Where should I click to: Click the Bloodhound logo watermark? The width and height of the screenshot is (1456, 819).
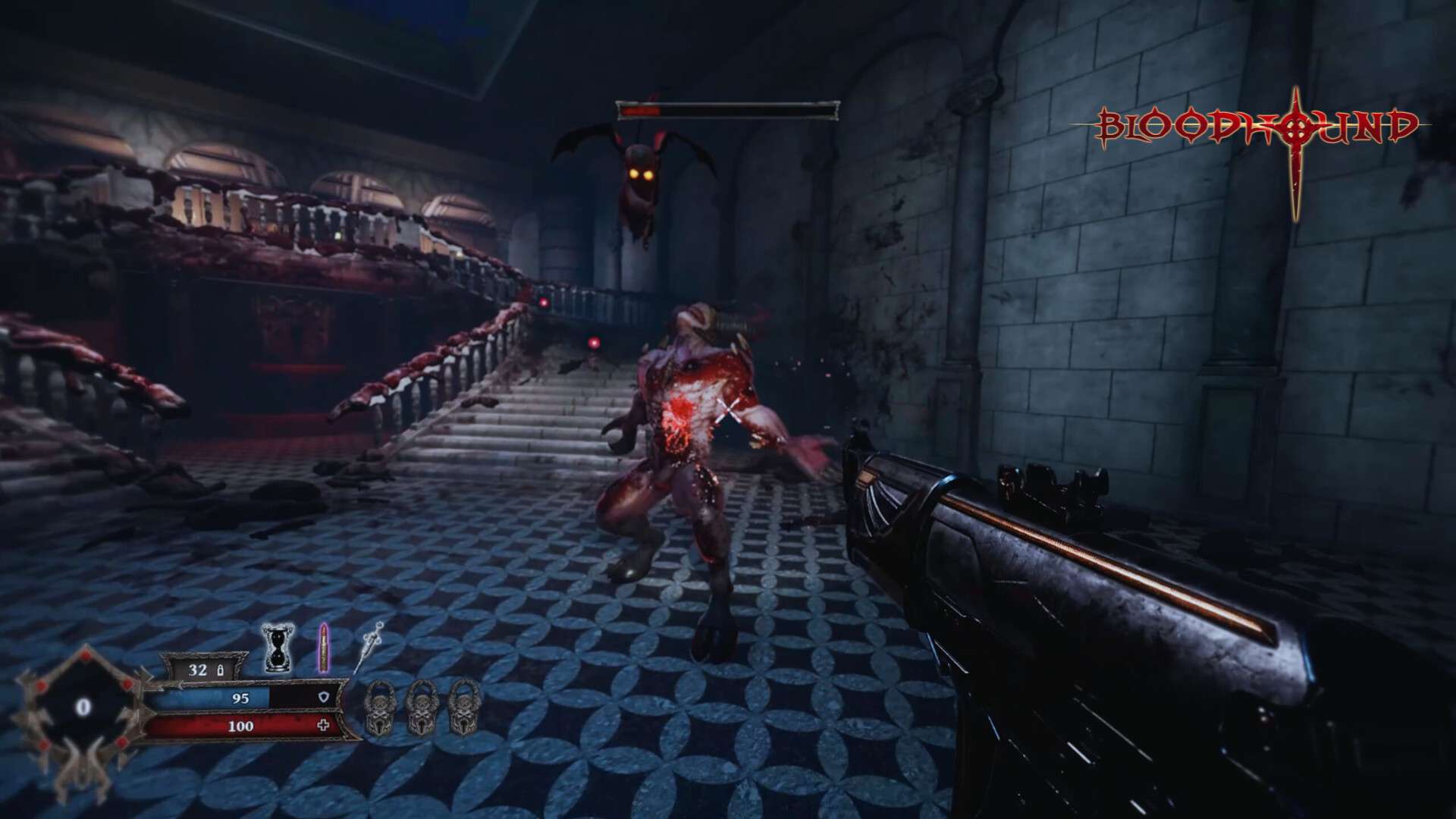click(1257, 129)
